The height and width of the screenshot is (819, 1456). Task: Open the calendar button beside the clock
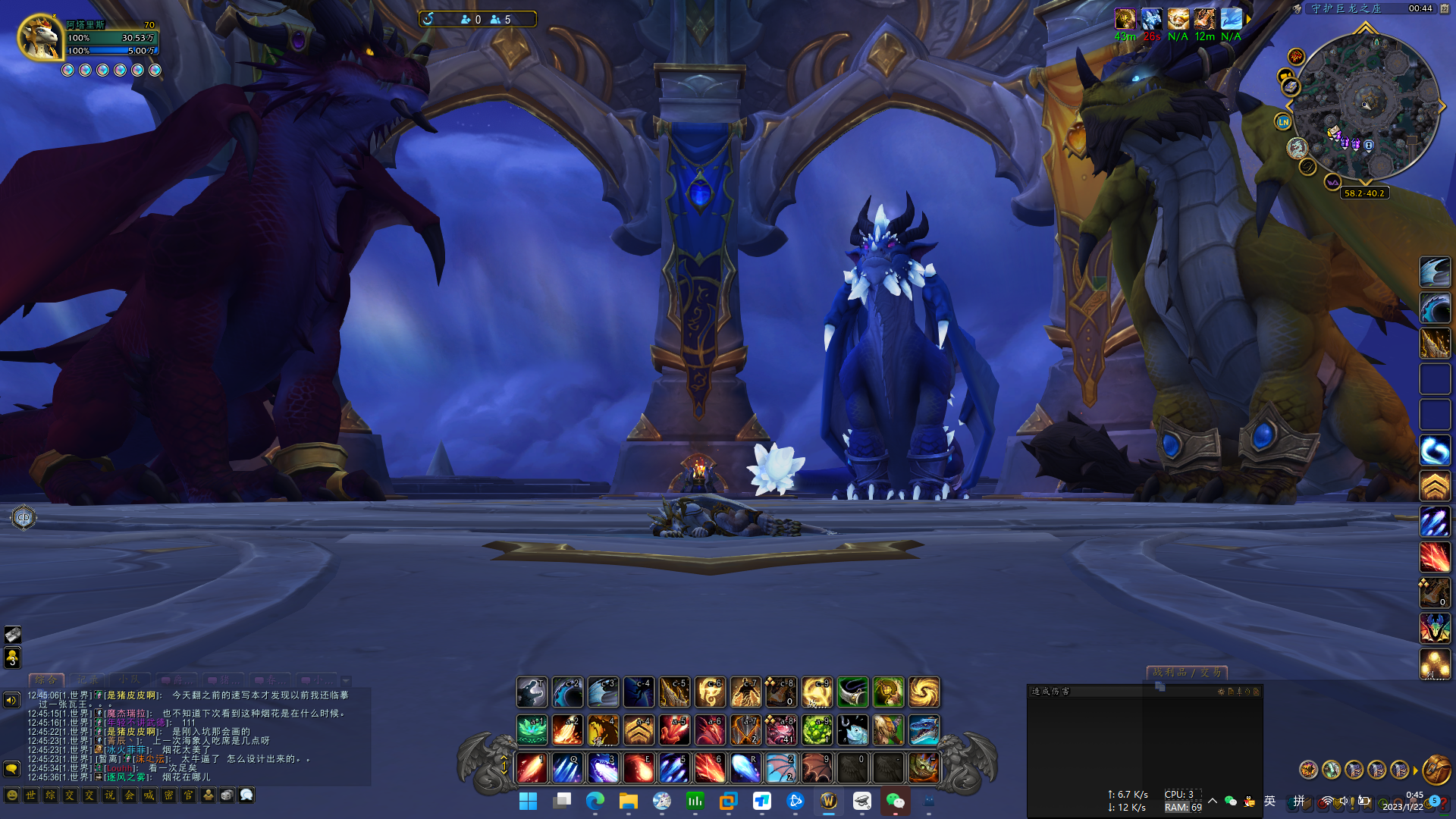point(1445,8)
